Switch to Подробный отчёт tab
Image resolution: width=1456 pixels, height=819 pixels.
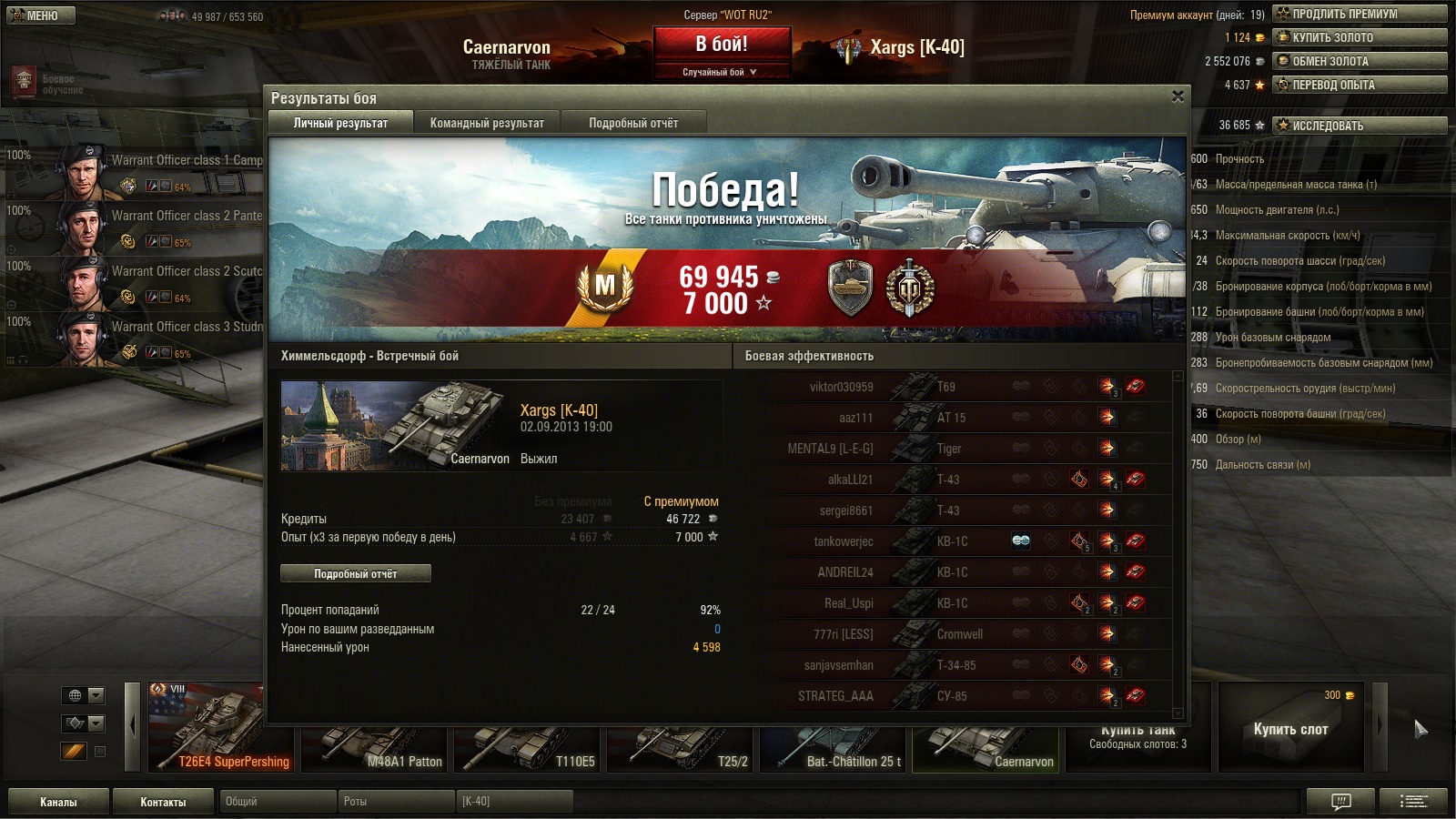(633, 123)
